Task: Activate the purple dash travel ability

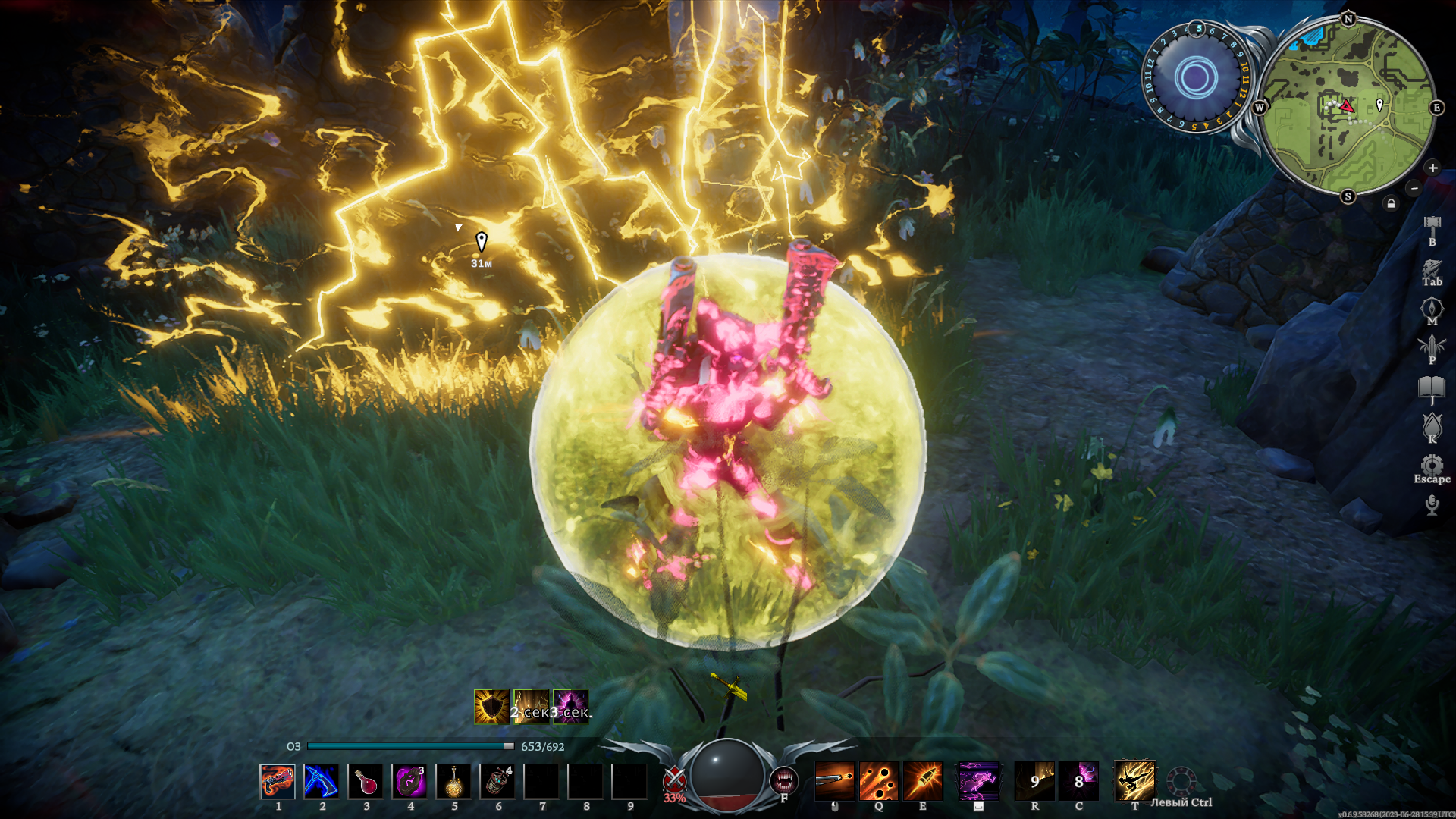Action: (978, 781)
